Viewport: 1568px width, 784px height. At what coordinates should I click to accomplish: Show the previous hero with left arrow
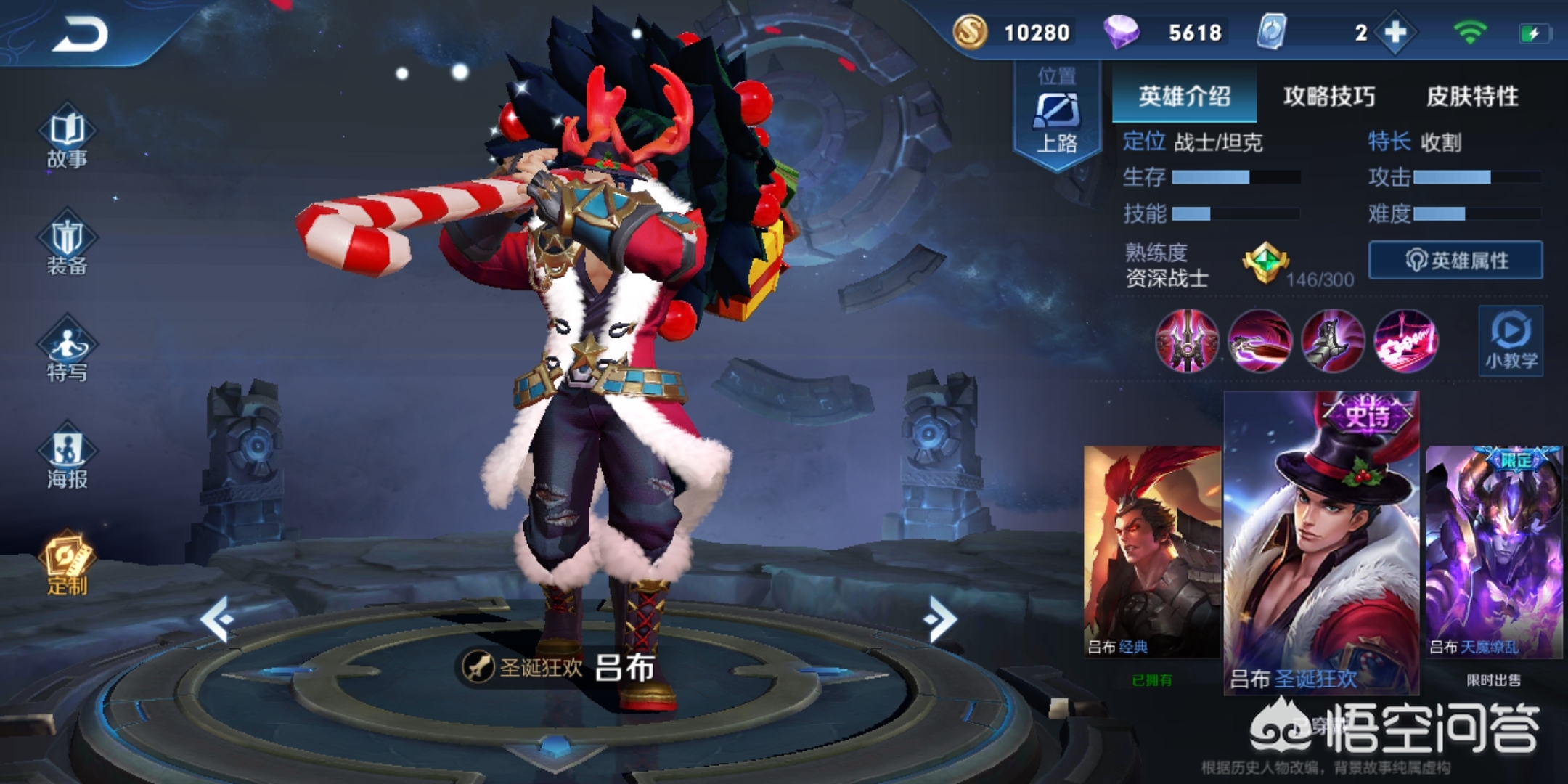coord(216,618)
